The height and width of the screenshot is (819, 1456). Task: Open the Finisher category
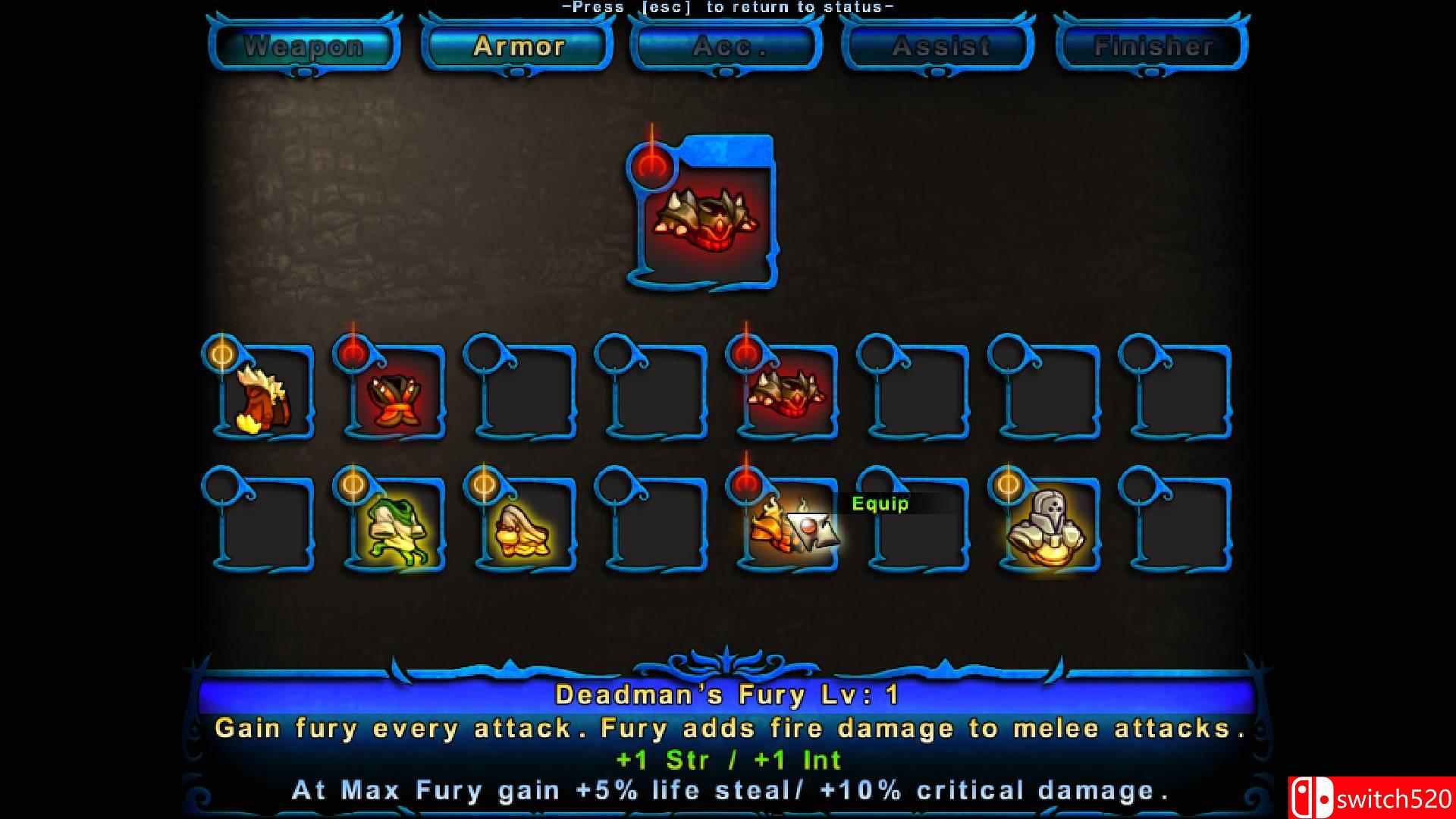pos(1153,45)
